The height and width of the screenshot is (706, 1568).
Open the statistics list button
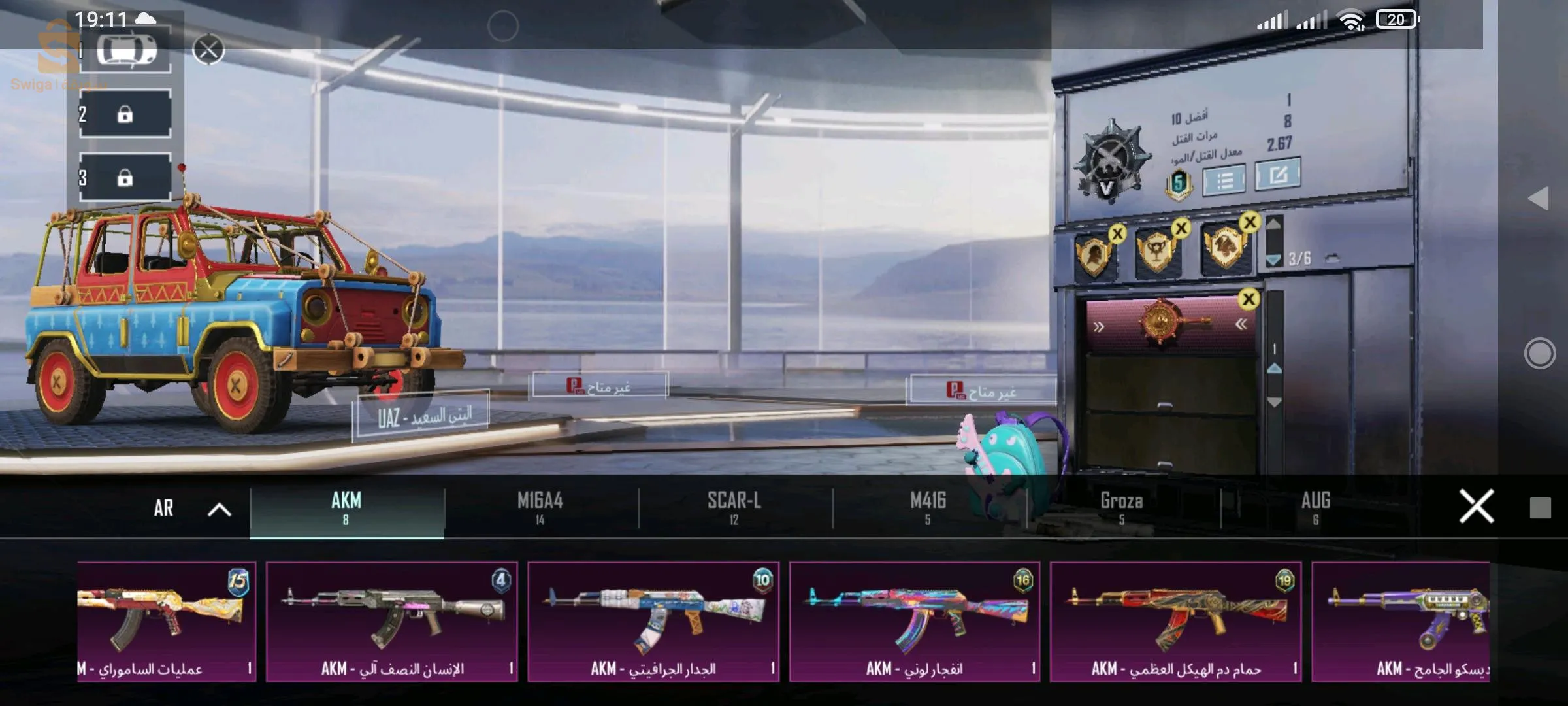[1224, 180]
